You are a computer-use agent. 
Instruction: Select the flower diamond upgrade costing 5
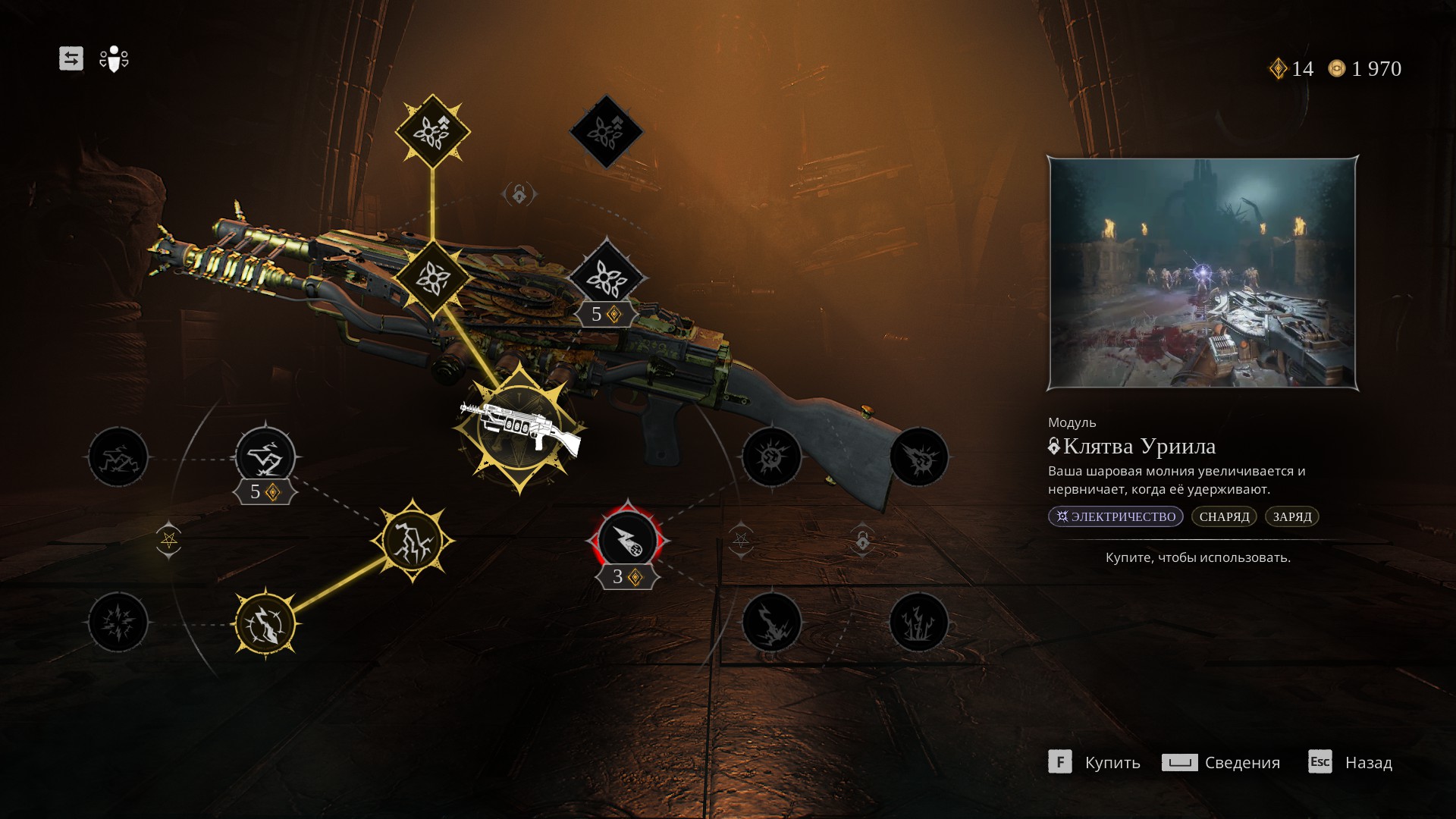606,279
